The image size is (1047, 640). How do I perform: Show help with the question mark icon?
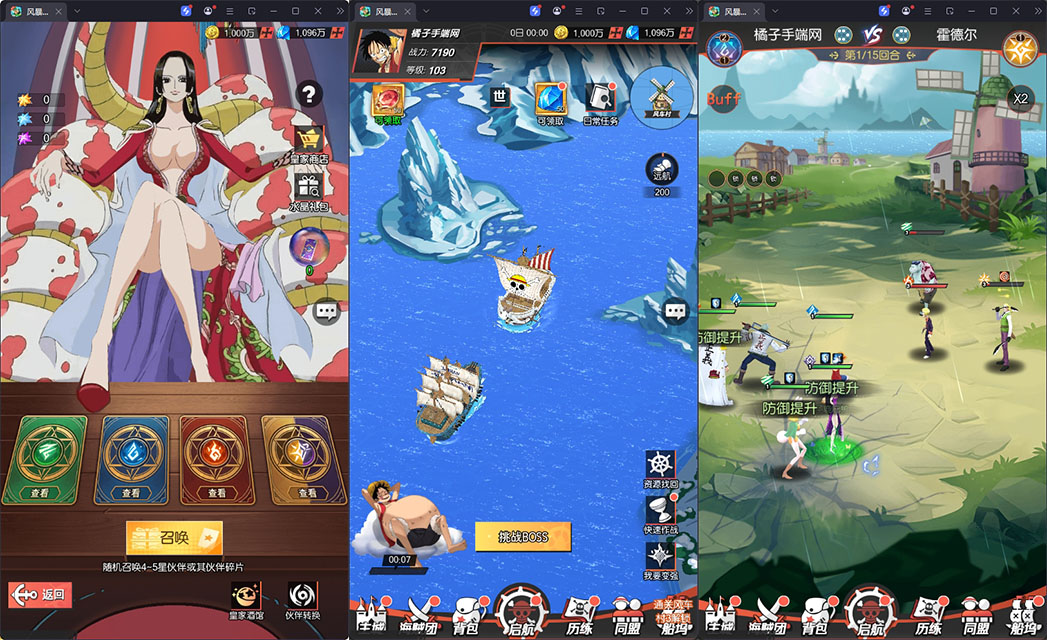pyautogui.click(x=309, y=95)
